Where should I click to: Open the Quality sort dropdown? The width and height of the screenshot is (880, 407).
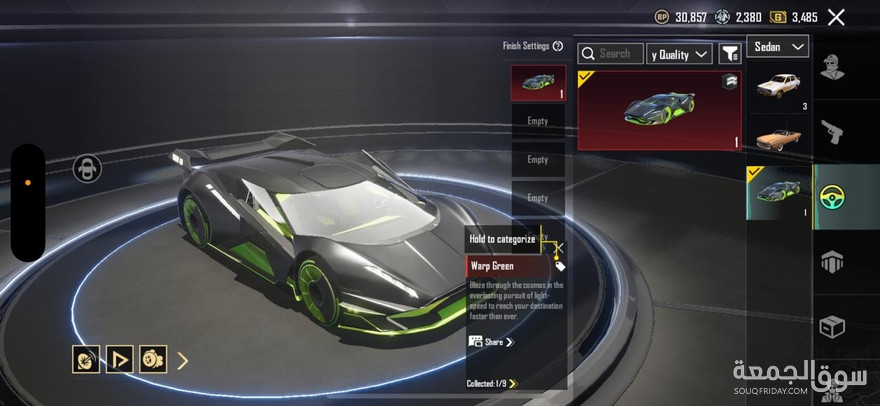pyautogui.click(x=680, y=54)
